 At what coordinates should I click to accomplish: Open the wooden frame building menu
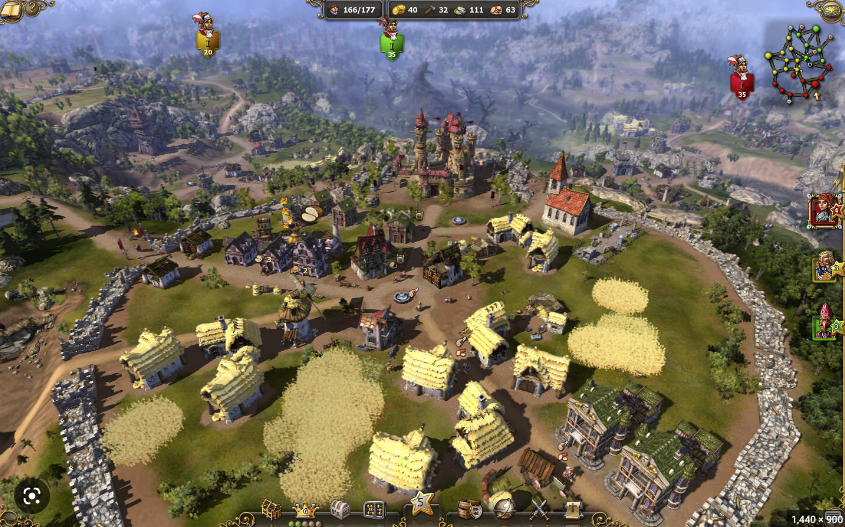click(271, 510)
